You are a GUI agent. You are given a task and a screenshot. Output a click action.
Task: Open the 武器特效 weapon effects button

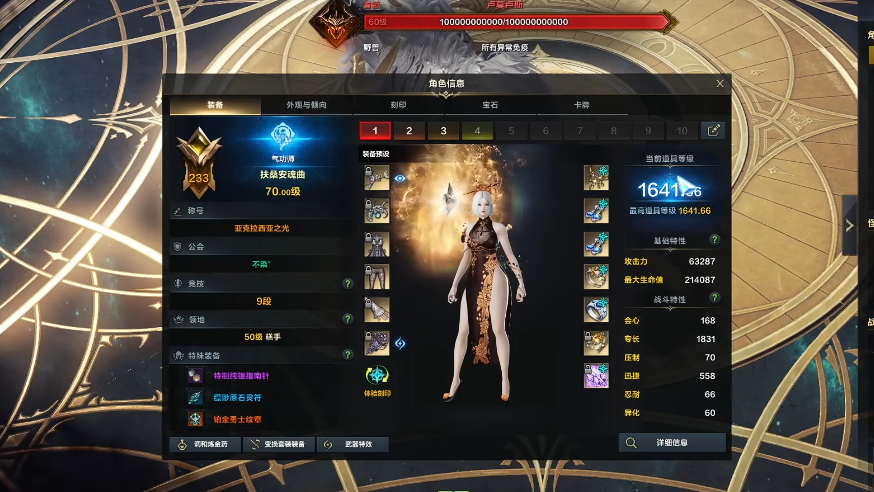click(353, 444)
